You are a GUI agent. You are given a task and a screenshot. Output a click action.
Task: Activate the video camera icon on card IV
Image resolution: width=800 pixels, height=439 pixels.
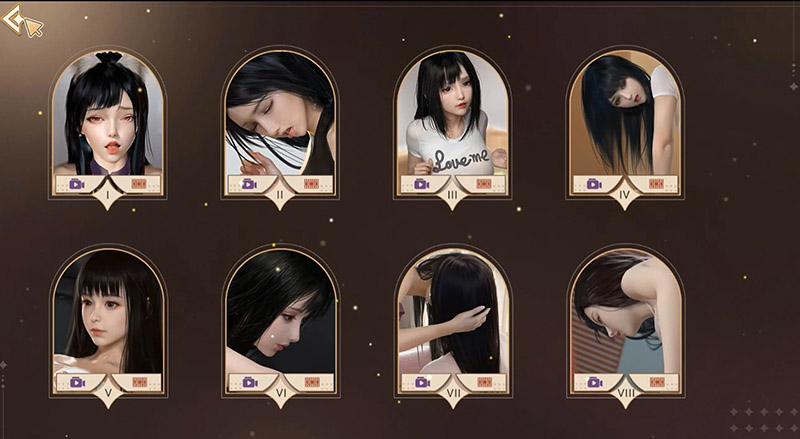pyautogui.click(x=593, y=184)
